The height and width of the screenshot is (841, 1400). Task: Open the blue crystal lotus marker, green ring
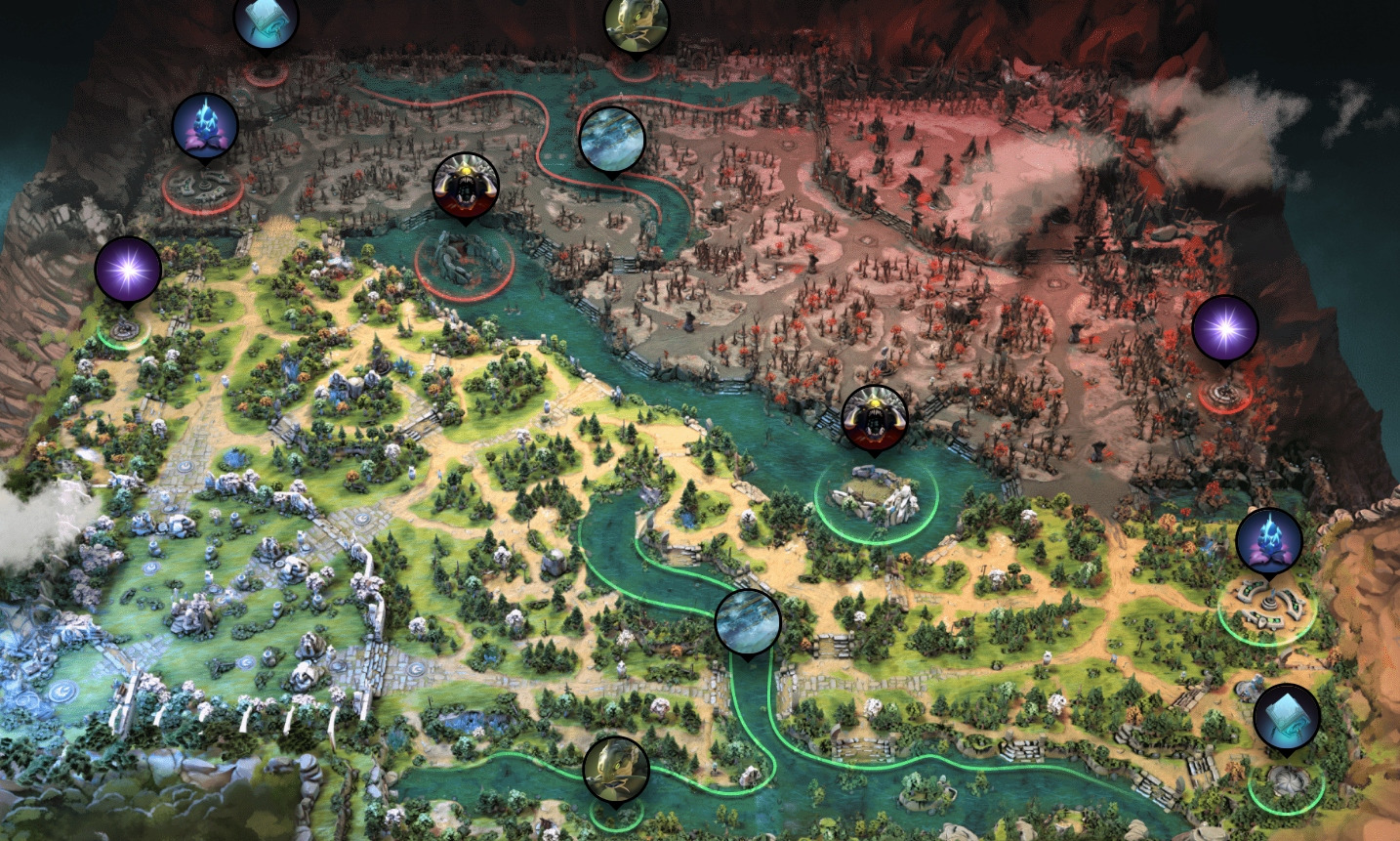[x=1268, y=541]
